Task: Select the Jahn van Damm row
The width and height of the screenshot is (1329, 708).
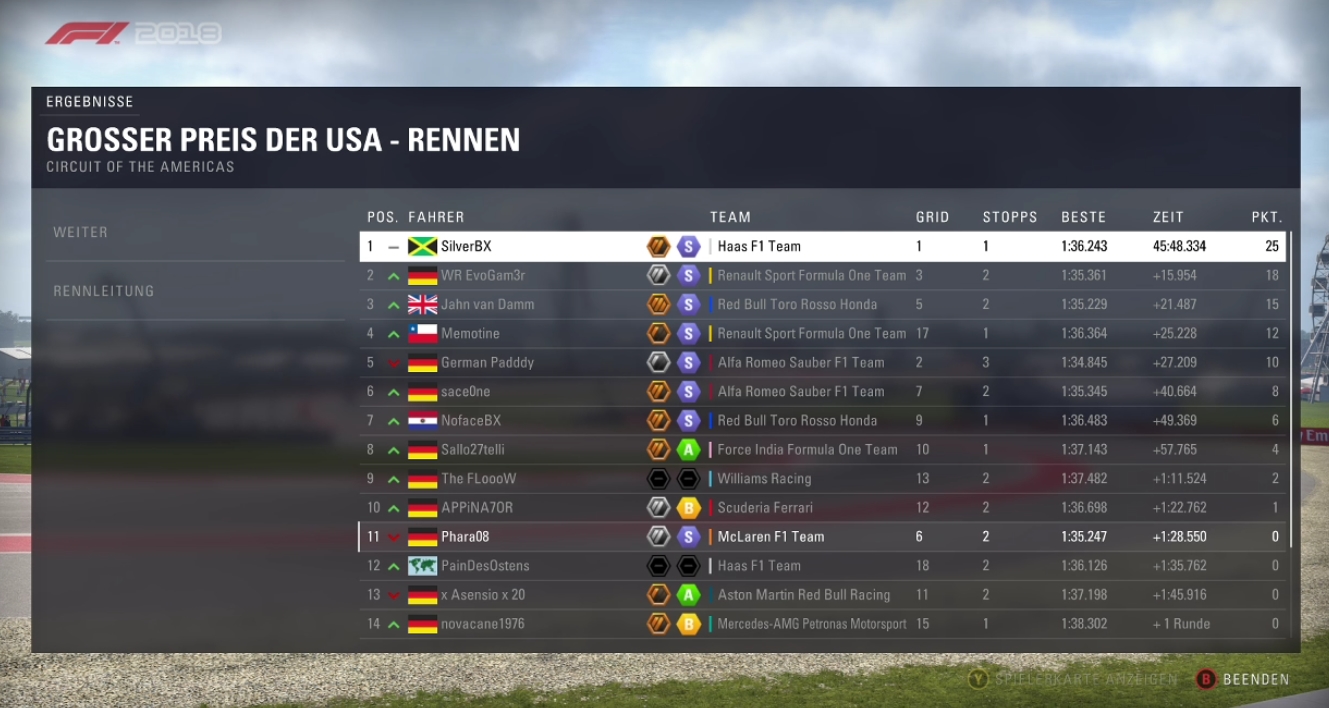Action: pos(822,304)
